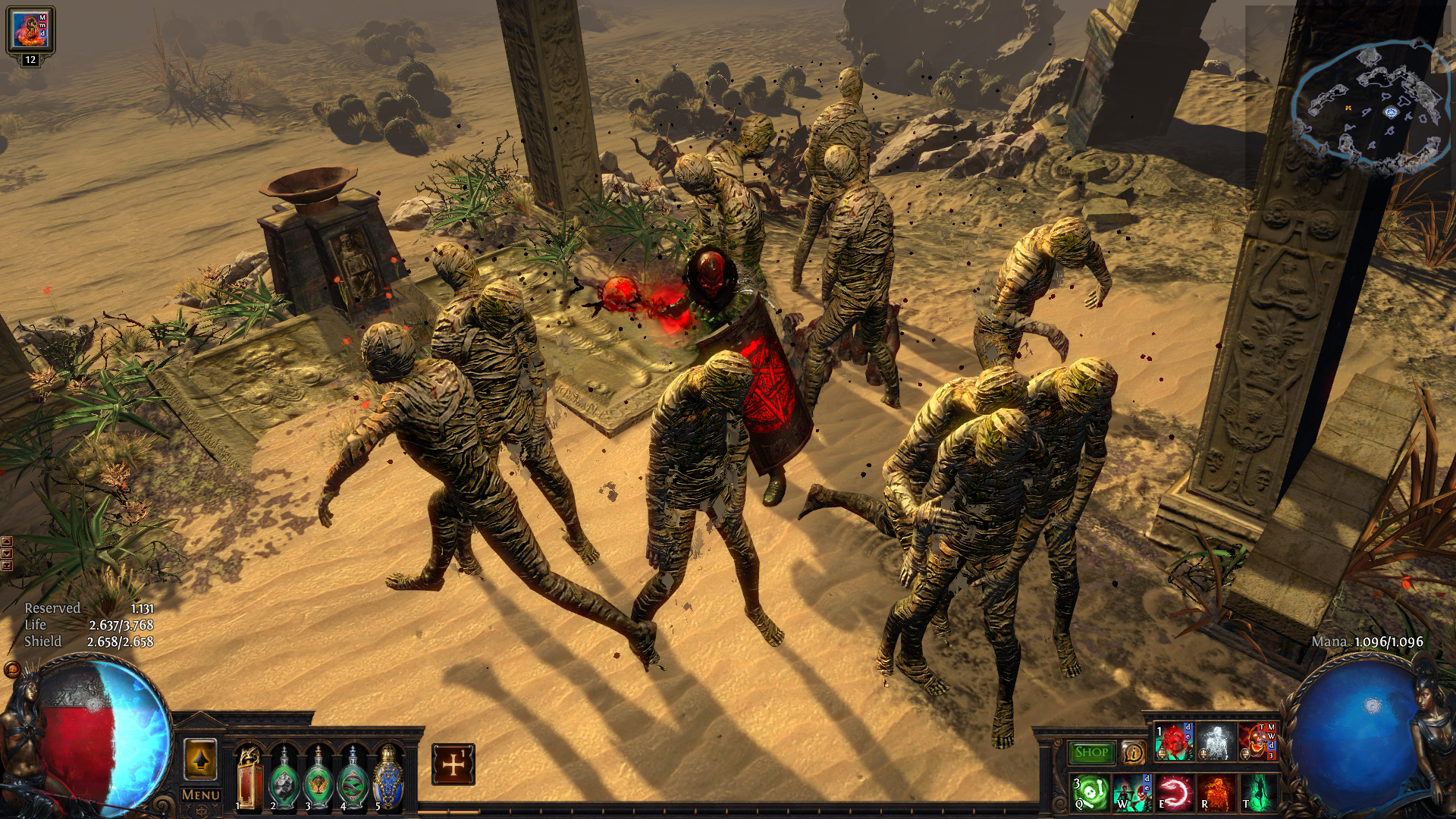
Task: Select the flaming skull skill icon
Action: pyautogui.click(x=1257, y=742)
